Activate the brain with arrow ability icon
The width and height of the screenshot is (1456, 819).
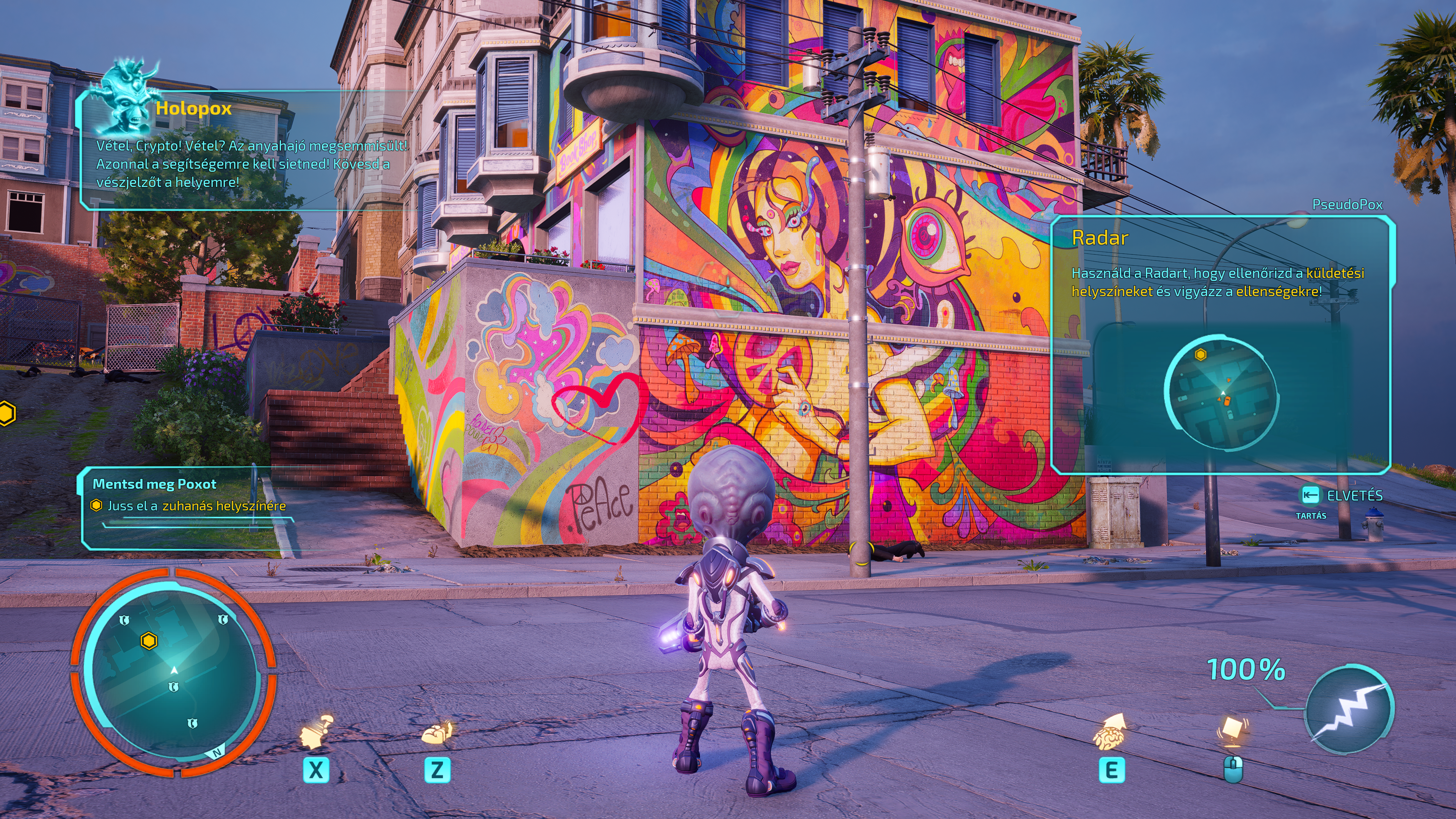[x=1110, y=731]
